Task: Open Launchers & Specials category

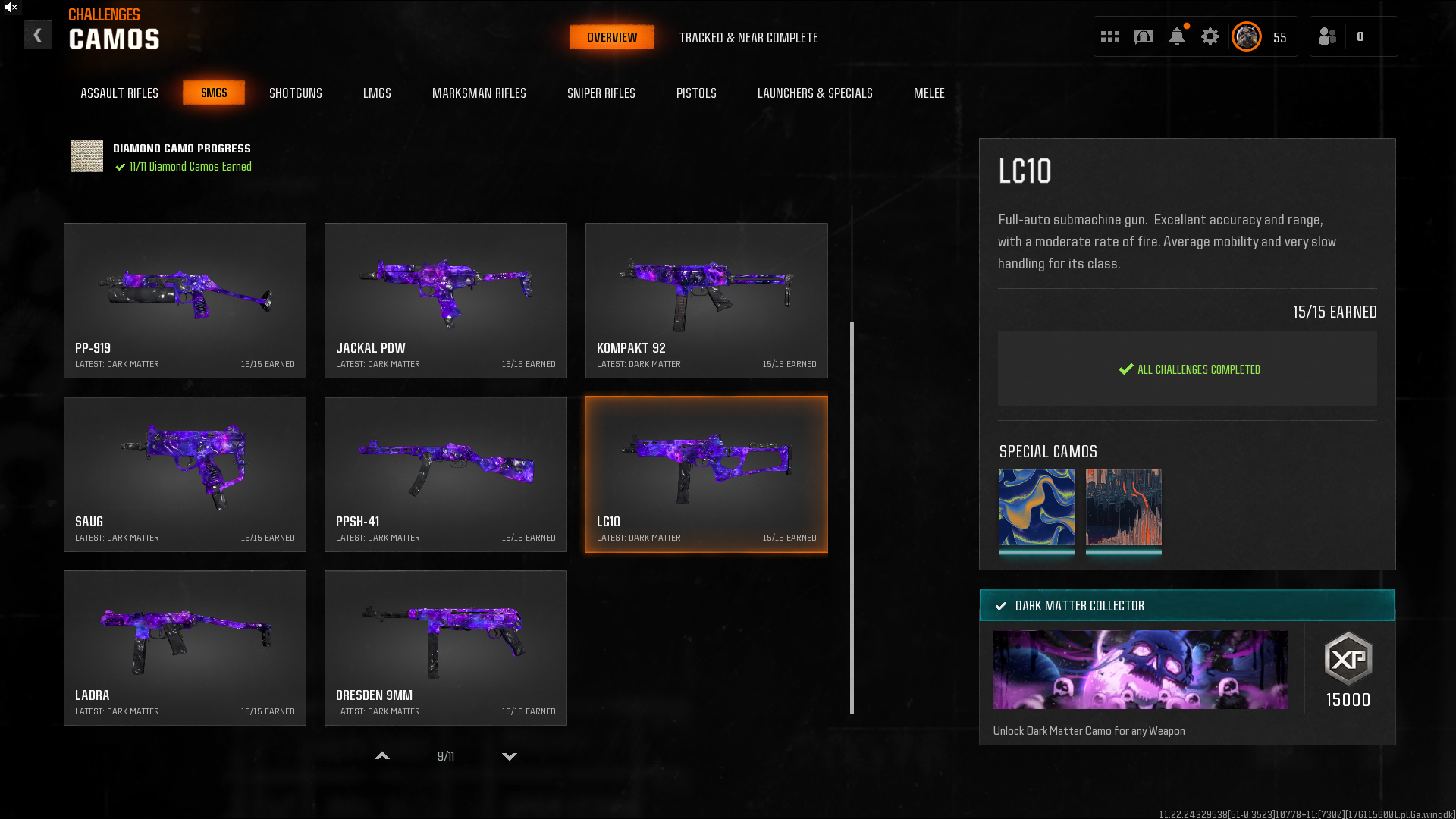Action: point(814,93)
